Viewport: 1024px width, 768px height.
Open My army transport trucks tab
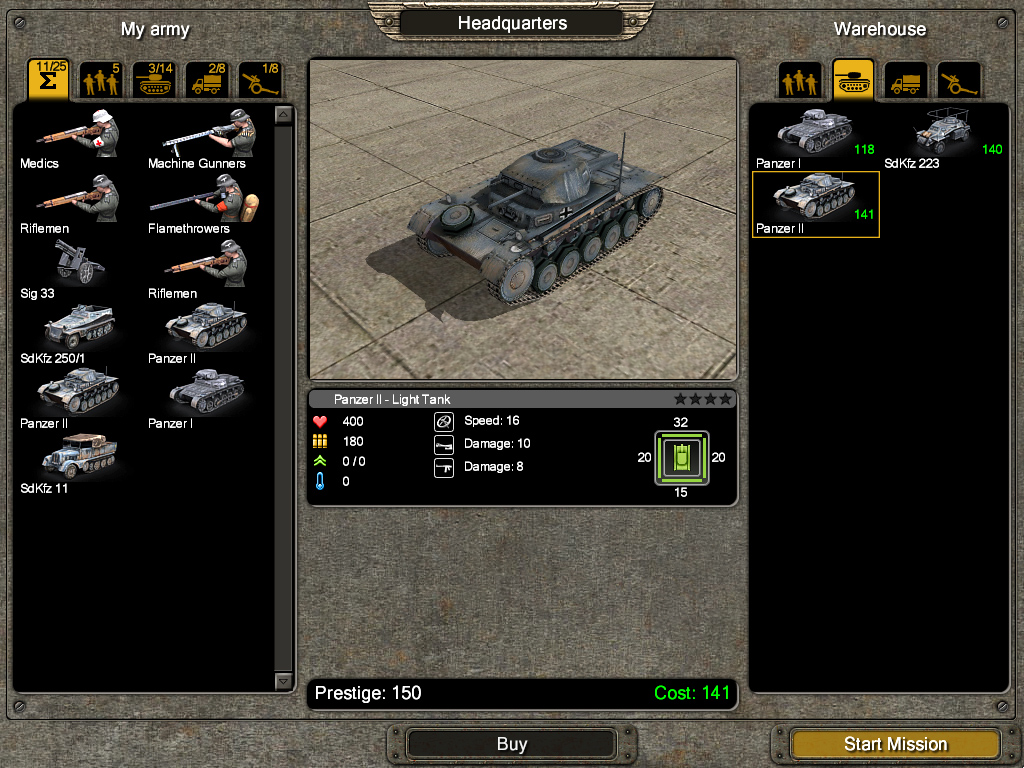(207, 80)
